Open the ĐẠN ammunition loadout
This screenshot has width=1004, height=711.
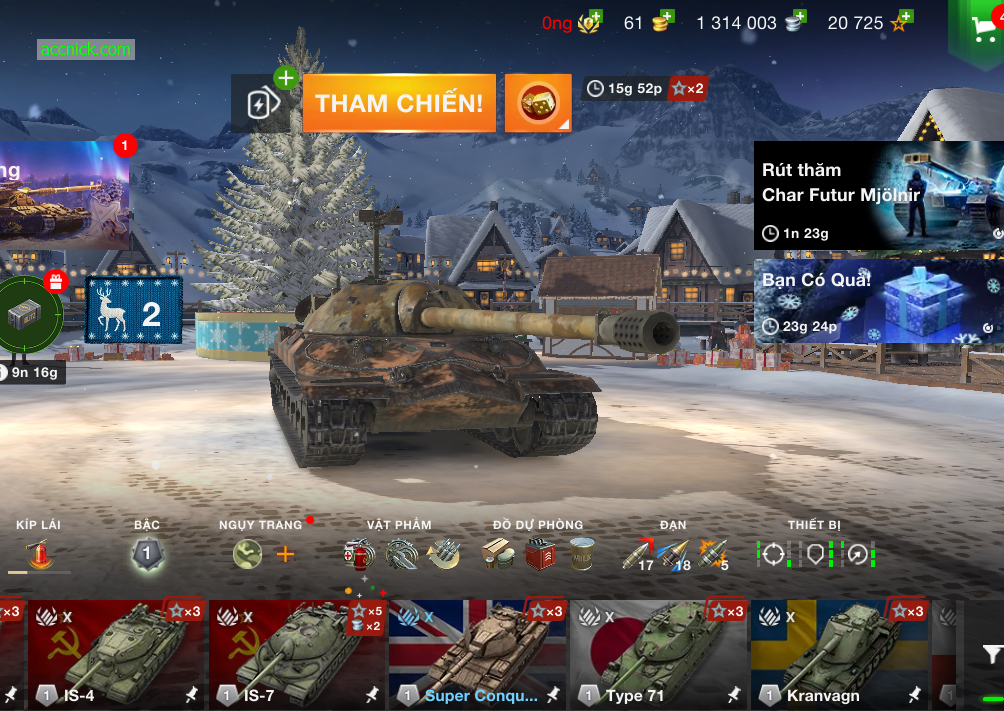coord(674,553)
